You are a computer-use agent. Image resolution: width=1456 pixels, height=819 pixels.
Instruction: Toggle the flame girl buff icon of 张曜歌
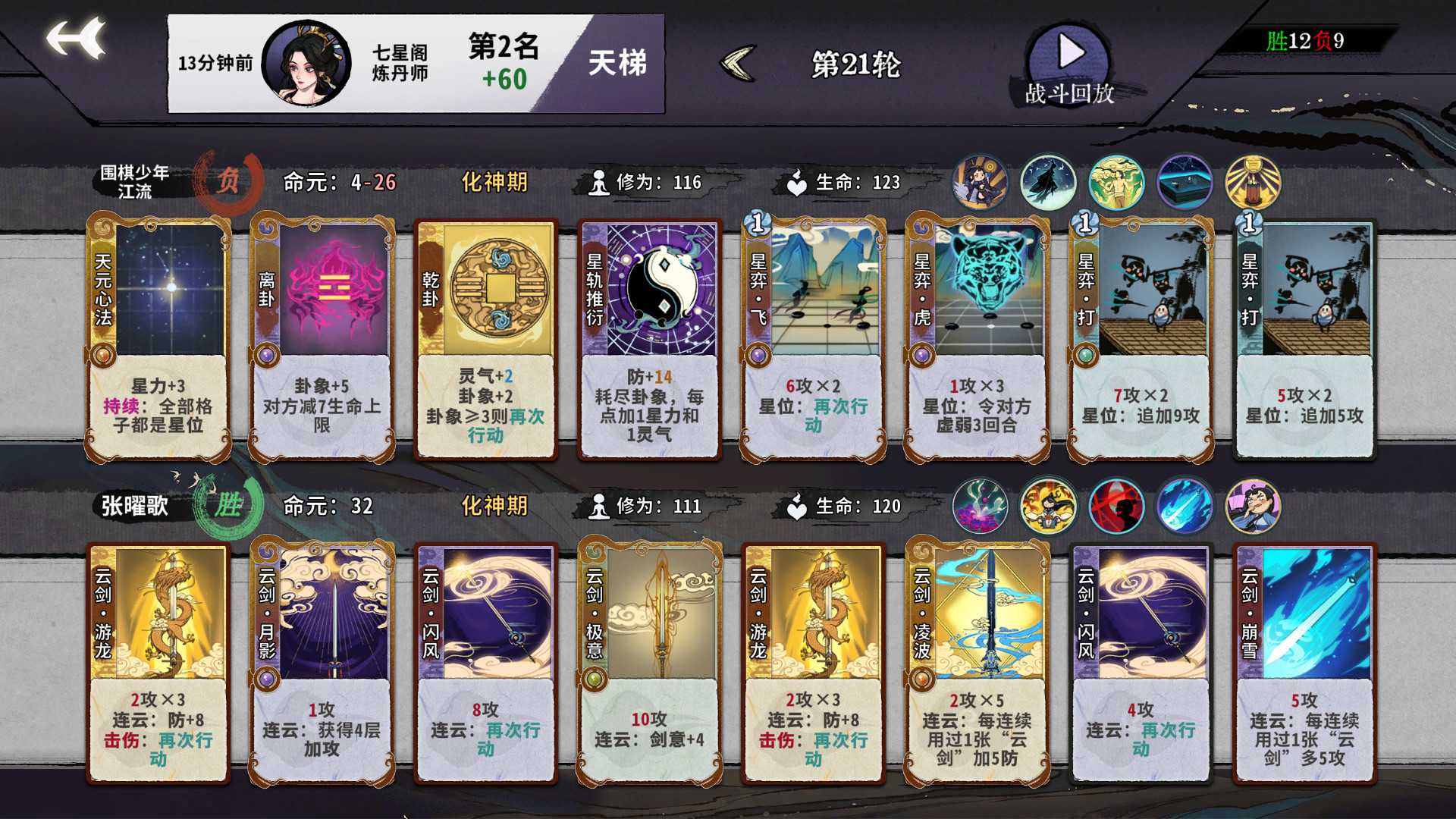[x=1048, y=506]
